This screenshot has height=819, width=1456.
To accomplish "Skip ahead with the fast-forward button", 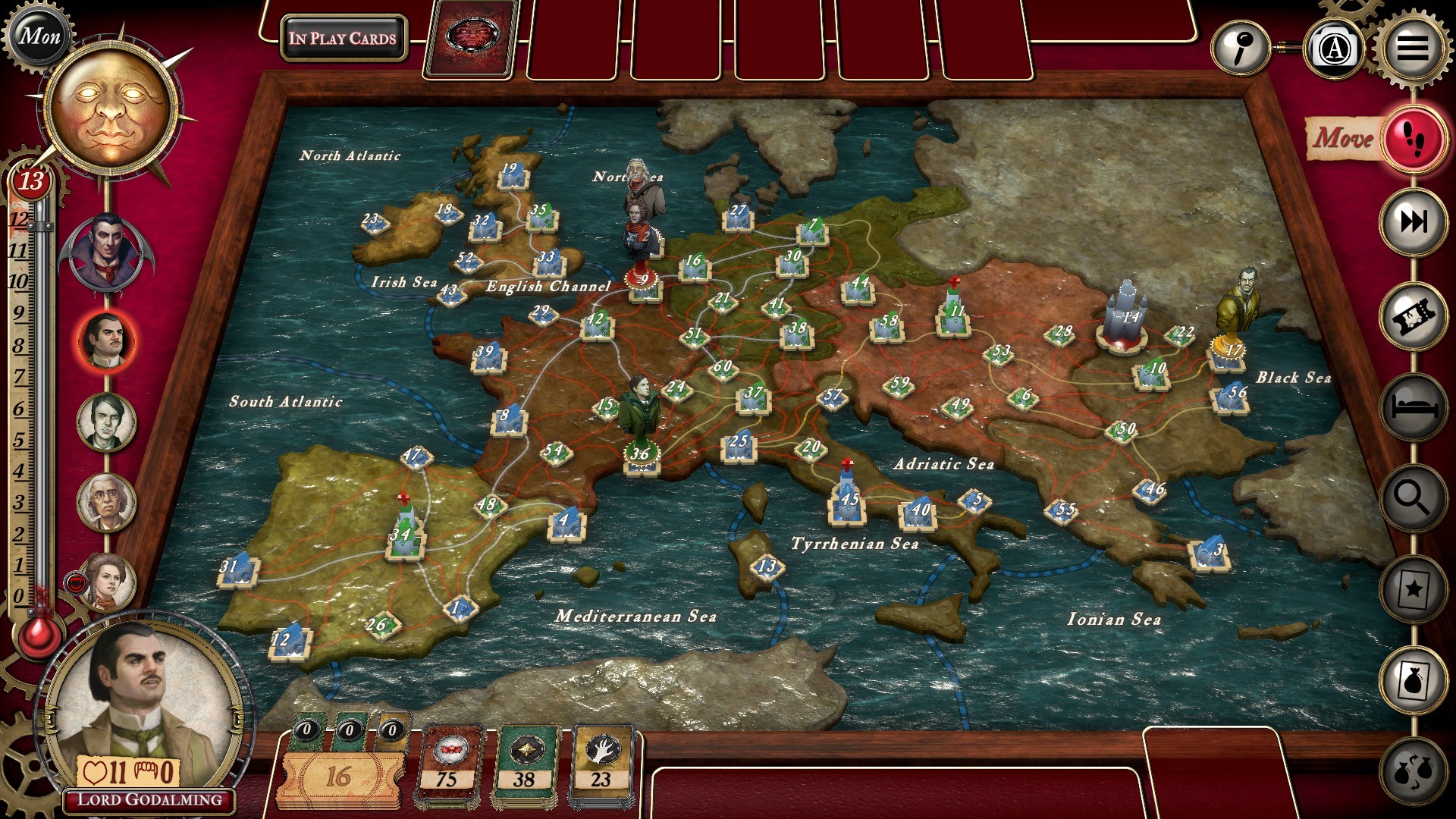I will (1414, 221).
